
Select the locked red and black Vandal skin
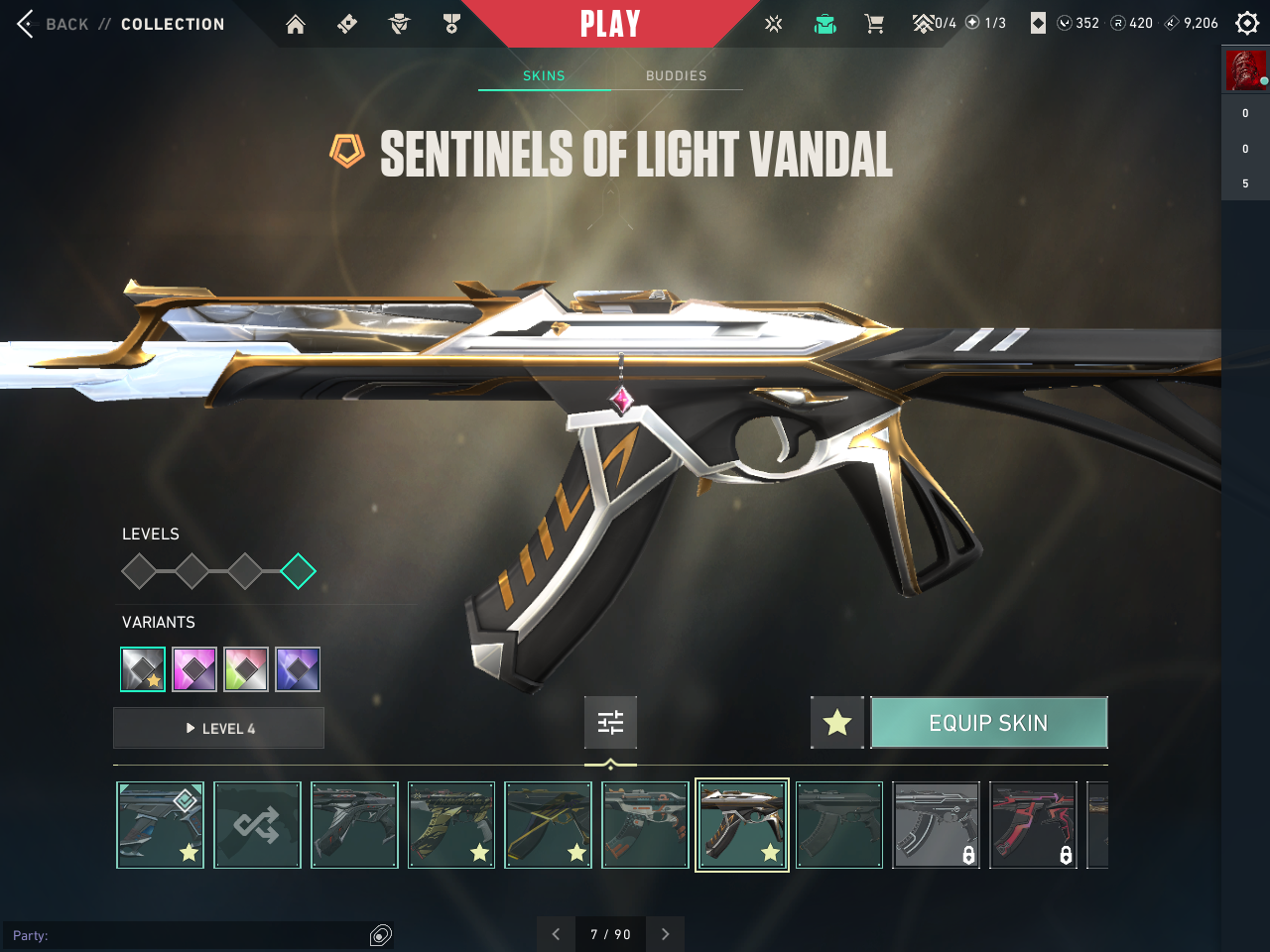[x=1033, y=825]
